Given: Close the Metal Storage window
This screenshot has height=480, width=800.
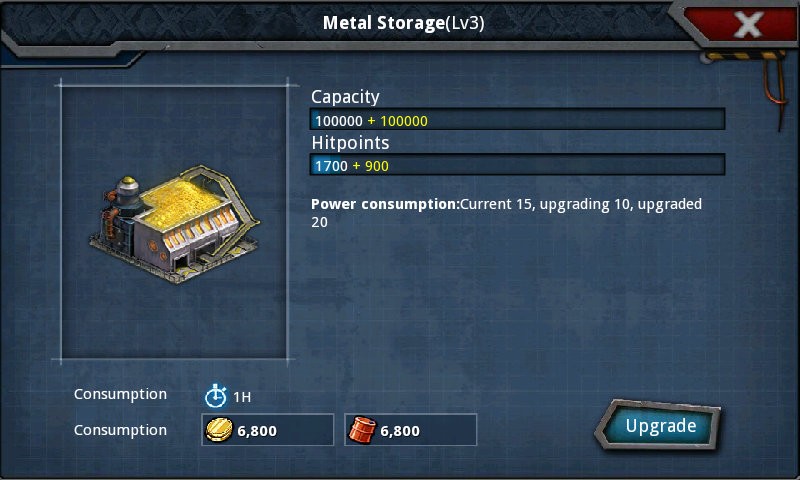Looking at the screenshot, I should (x=748, y=24).
